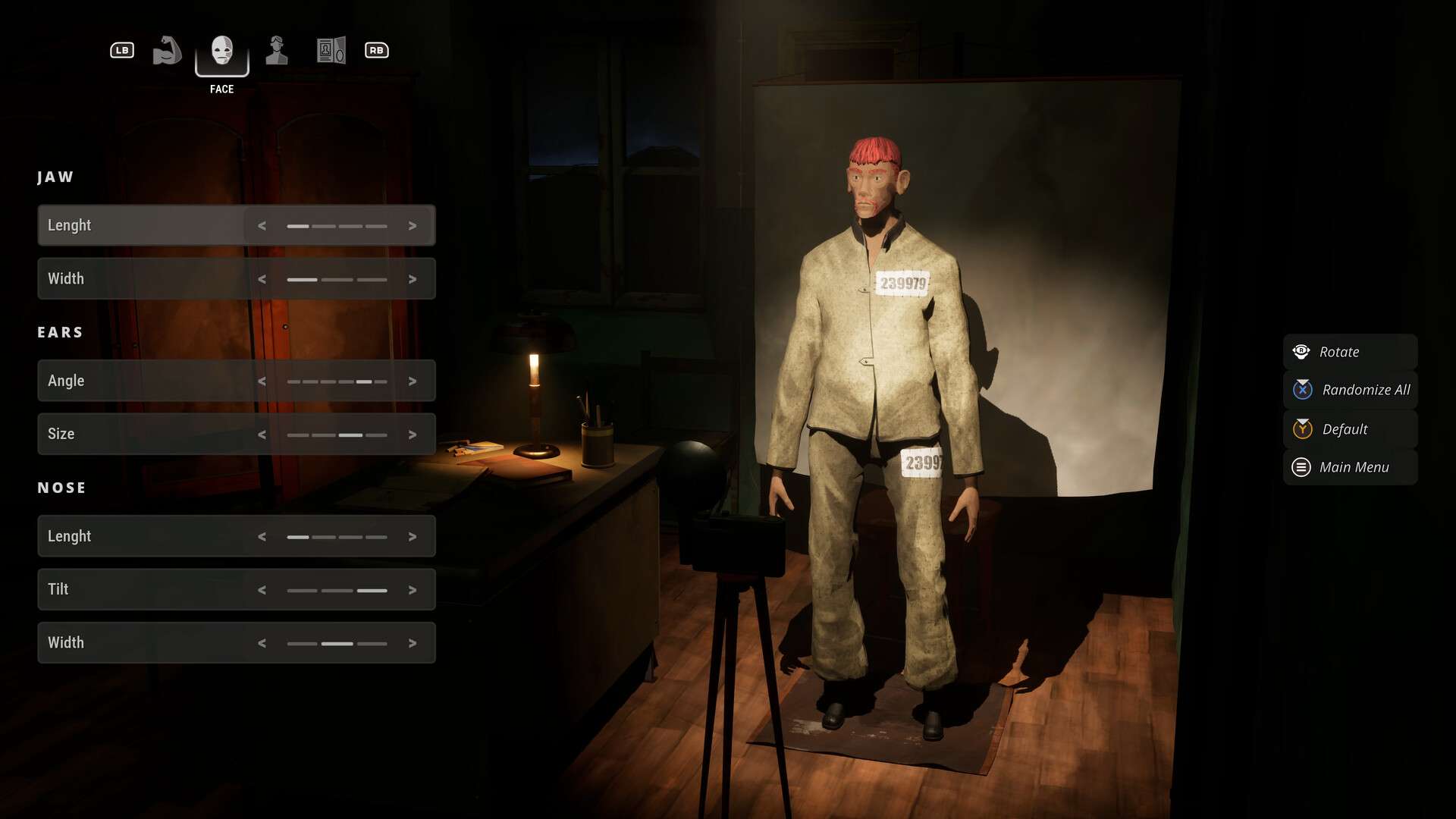The width and height of the screenshot is (1456, 819).
Task: Increase Jaw Width with right arrow
Action: (x=413, y=279)
